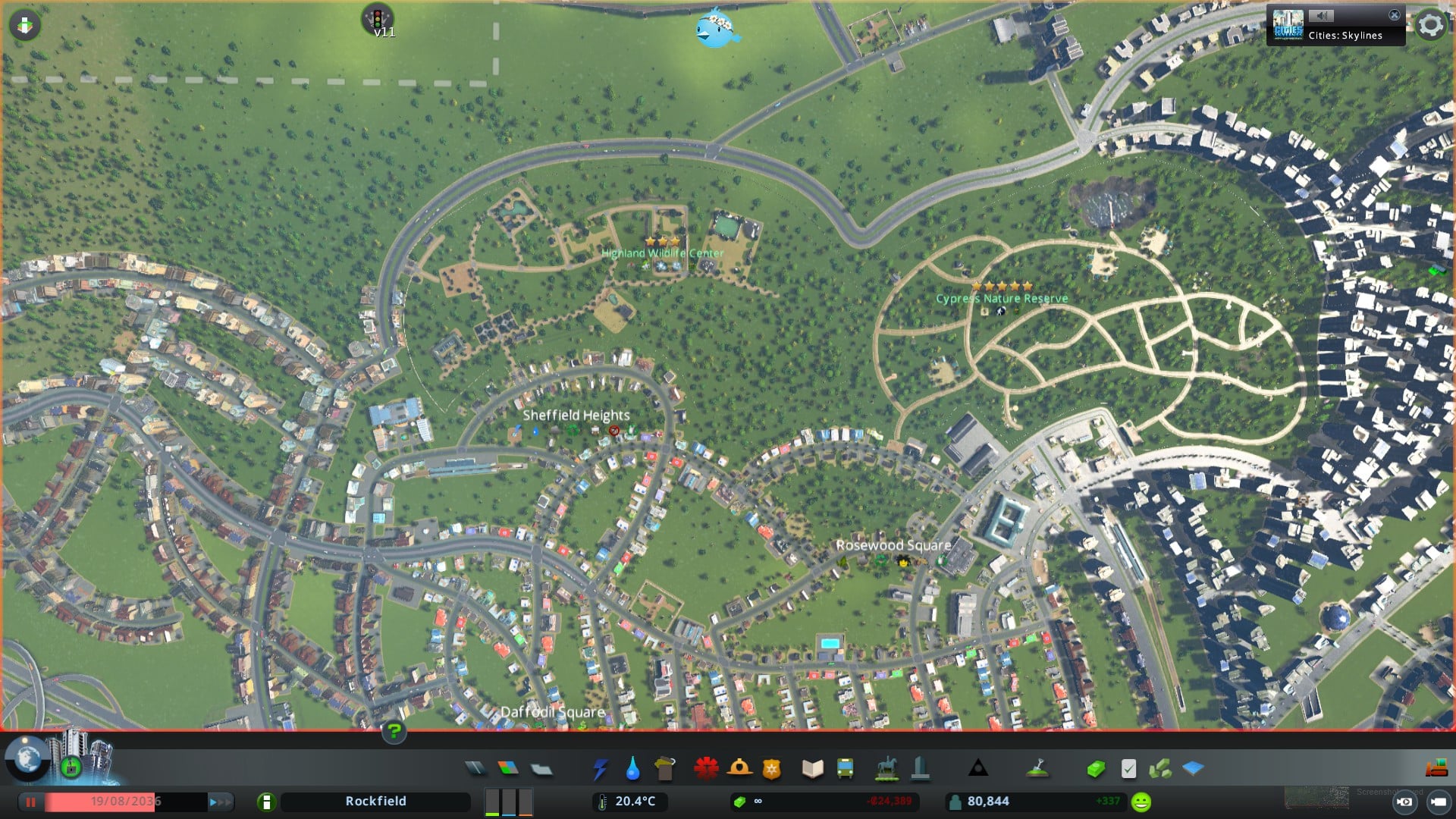Open the gear options menu
1456x819 pixels.
1430,25
